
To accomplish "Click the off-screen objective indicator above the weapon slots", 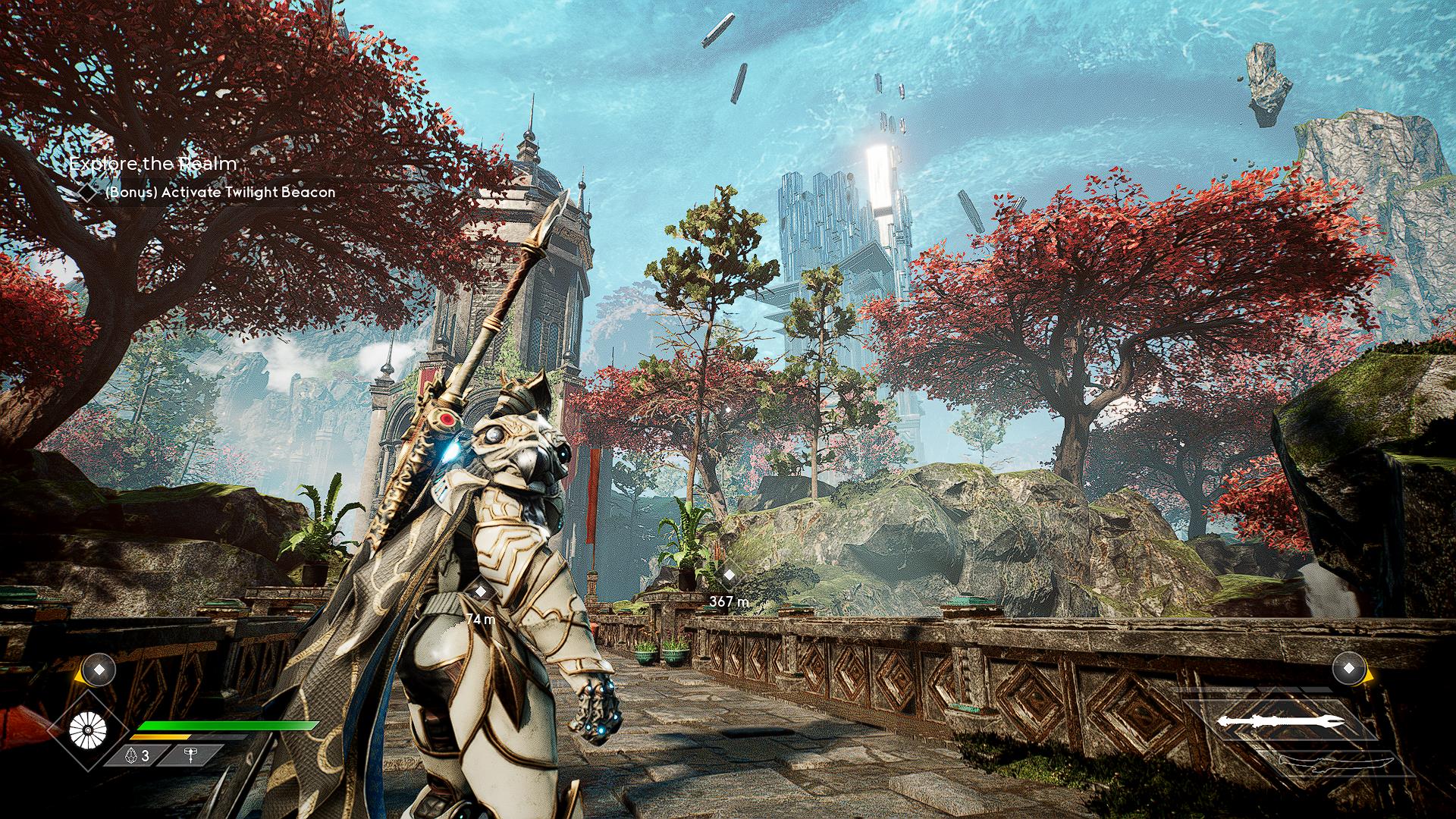I will (1349, 669).
